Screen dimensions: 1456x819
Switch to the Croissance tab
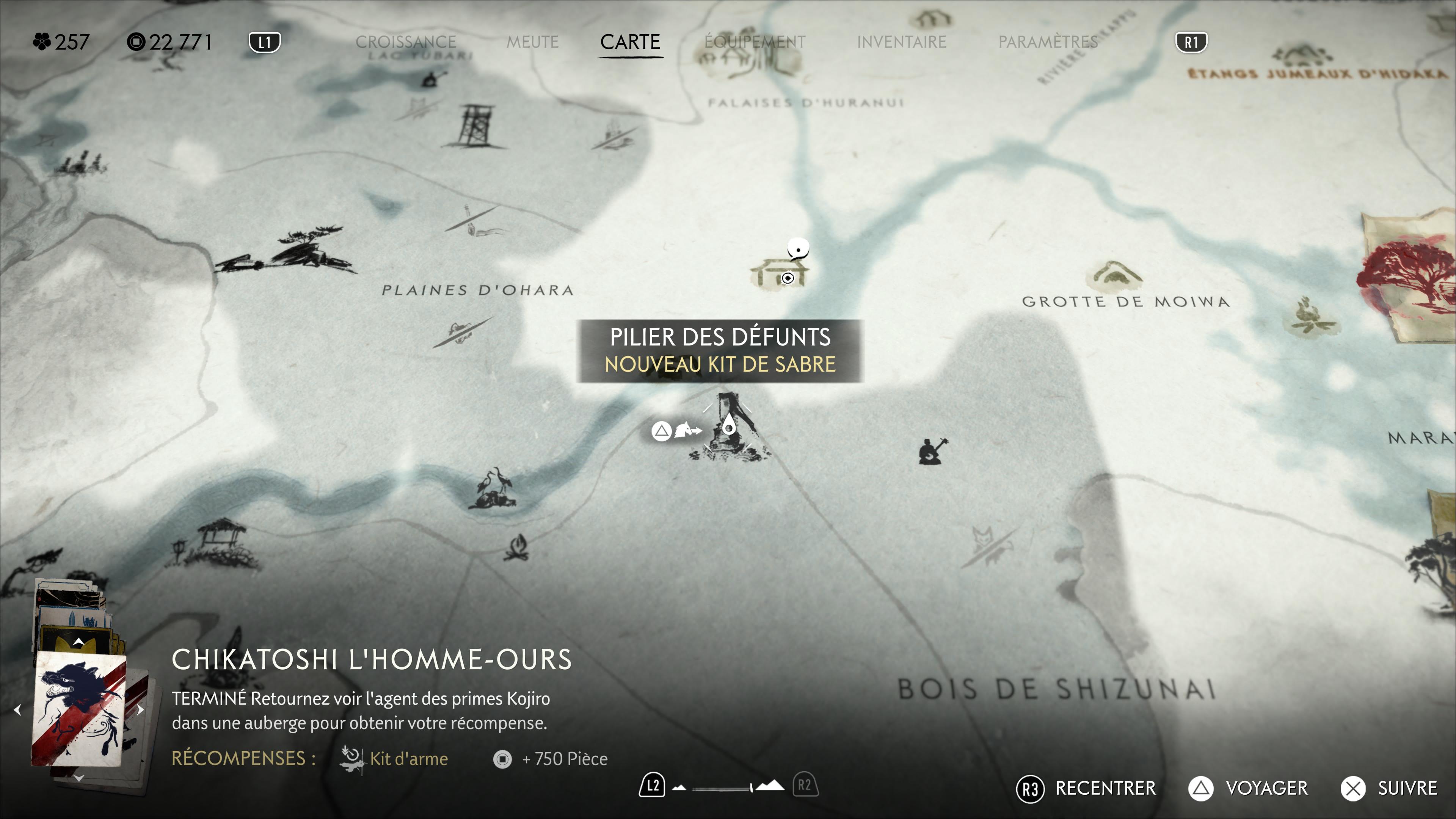point(405,42)
